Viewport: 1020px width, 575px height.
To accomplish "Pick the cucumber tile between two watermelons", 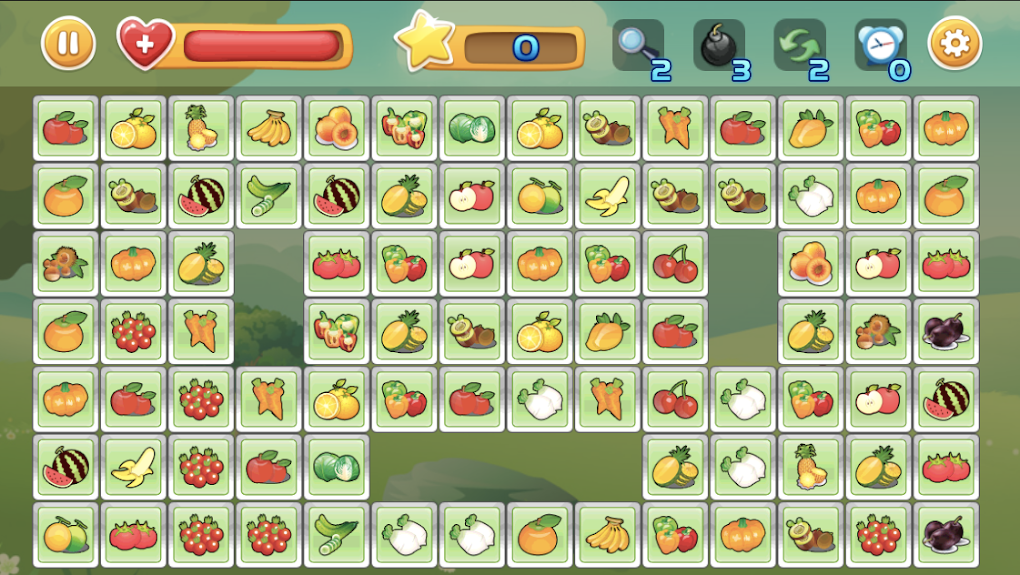I will [269, 196].
